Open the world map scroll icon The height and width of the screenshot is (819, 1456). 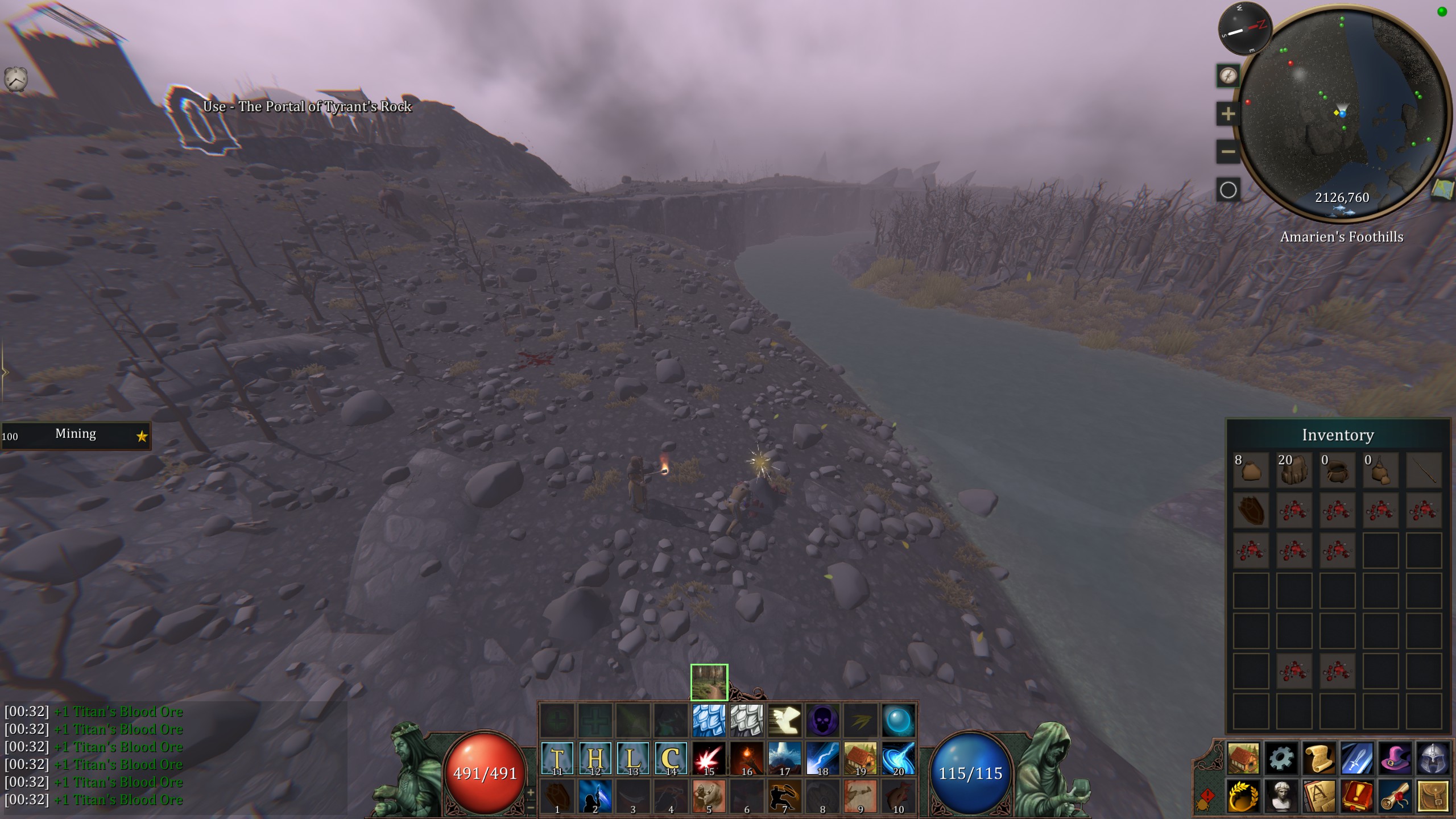1442,189
